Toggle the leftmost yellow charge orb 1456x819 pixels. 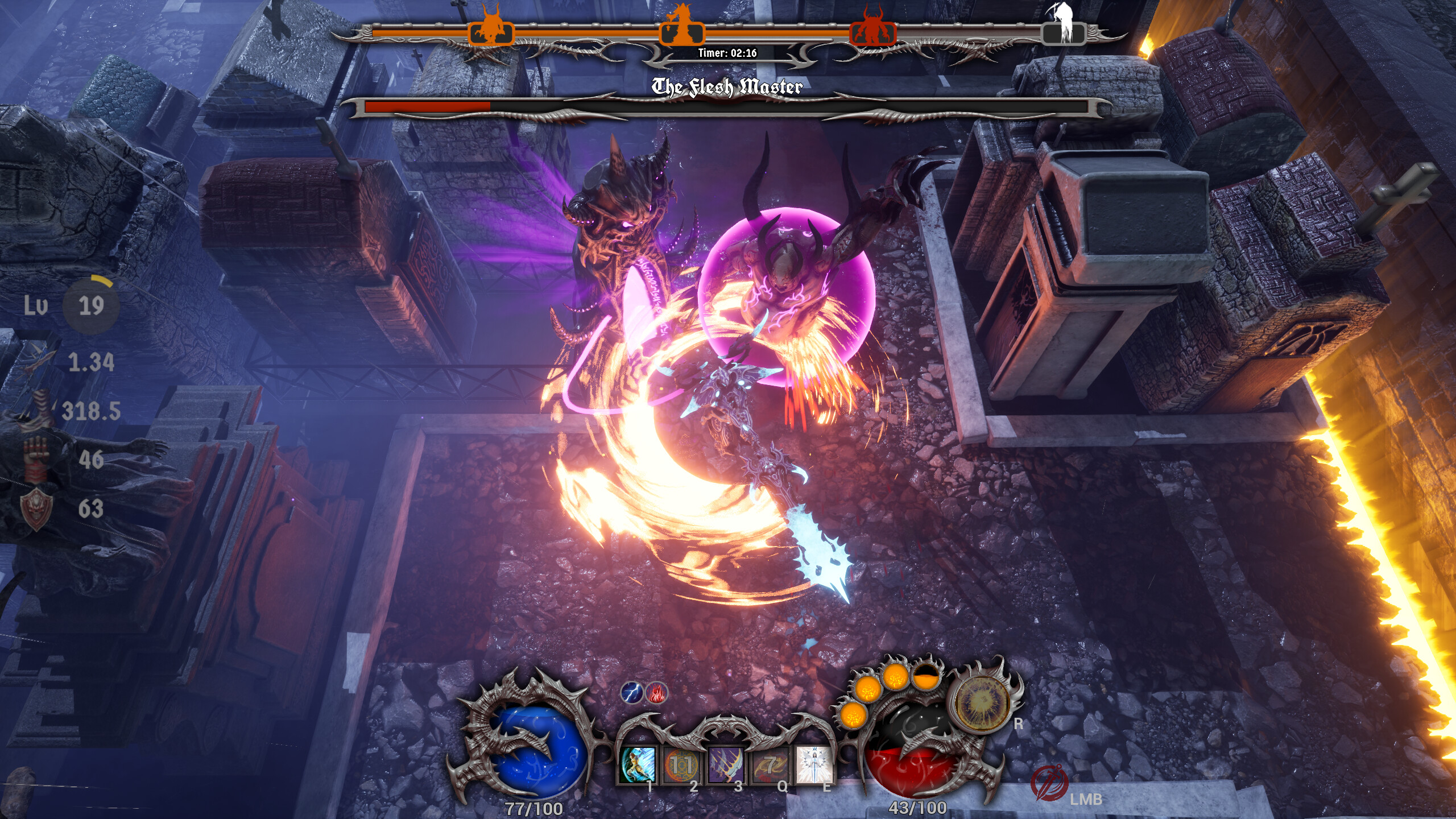click(853, 718)
